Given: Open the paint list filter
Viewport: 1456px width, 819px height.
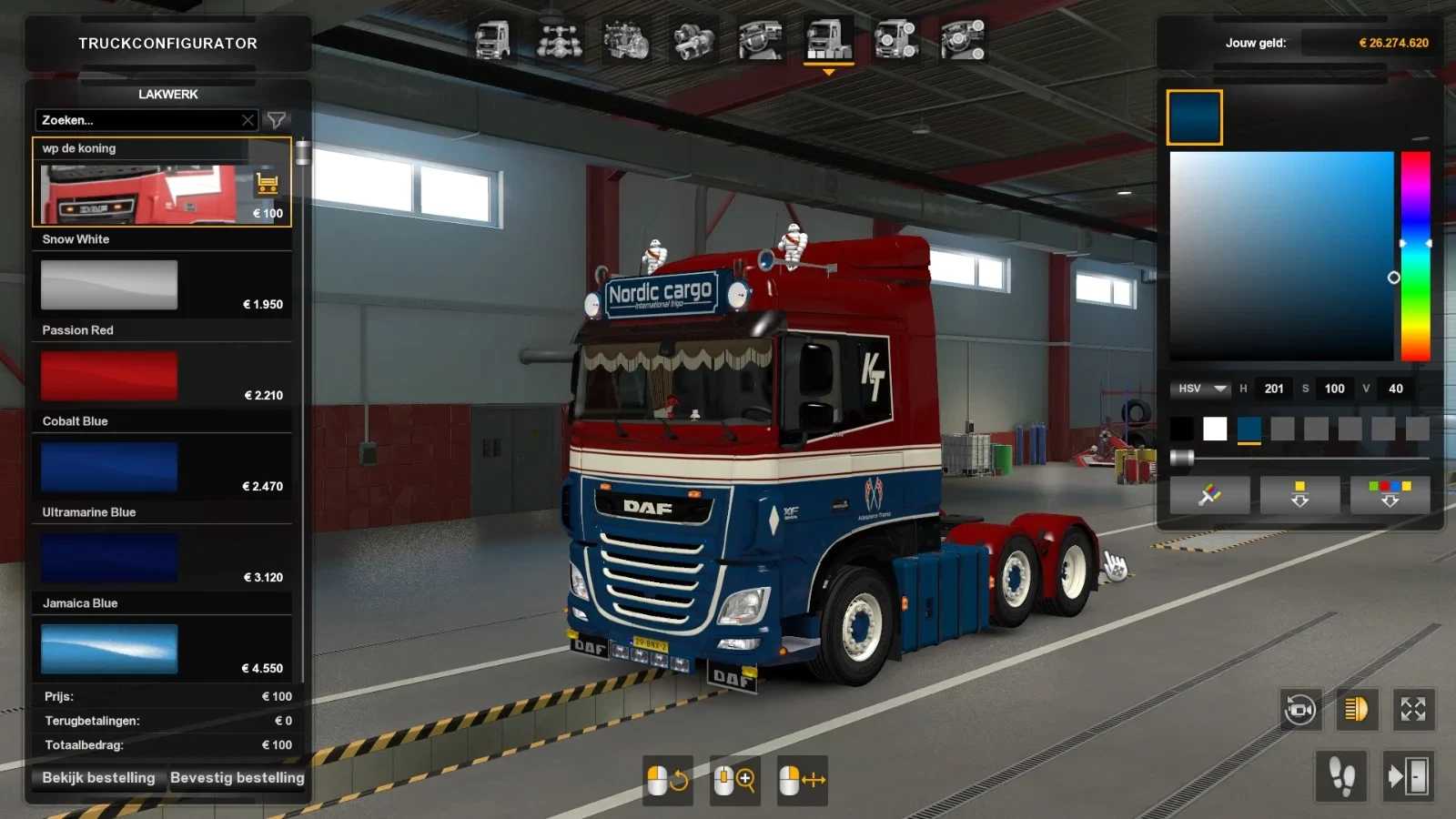Looking at the screenshot, I should pyautogui.click(x=276, y=120).
